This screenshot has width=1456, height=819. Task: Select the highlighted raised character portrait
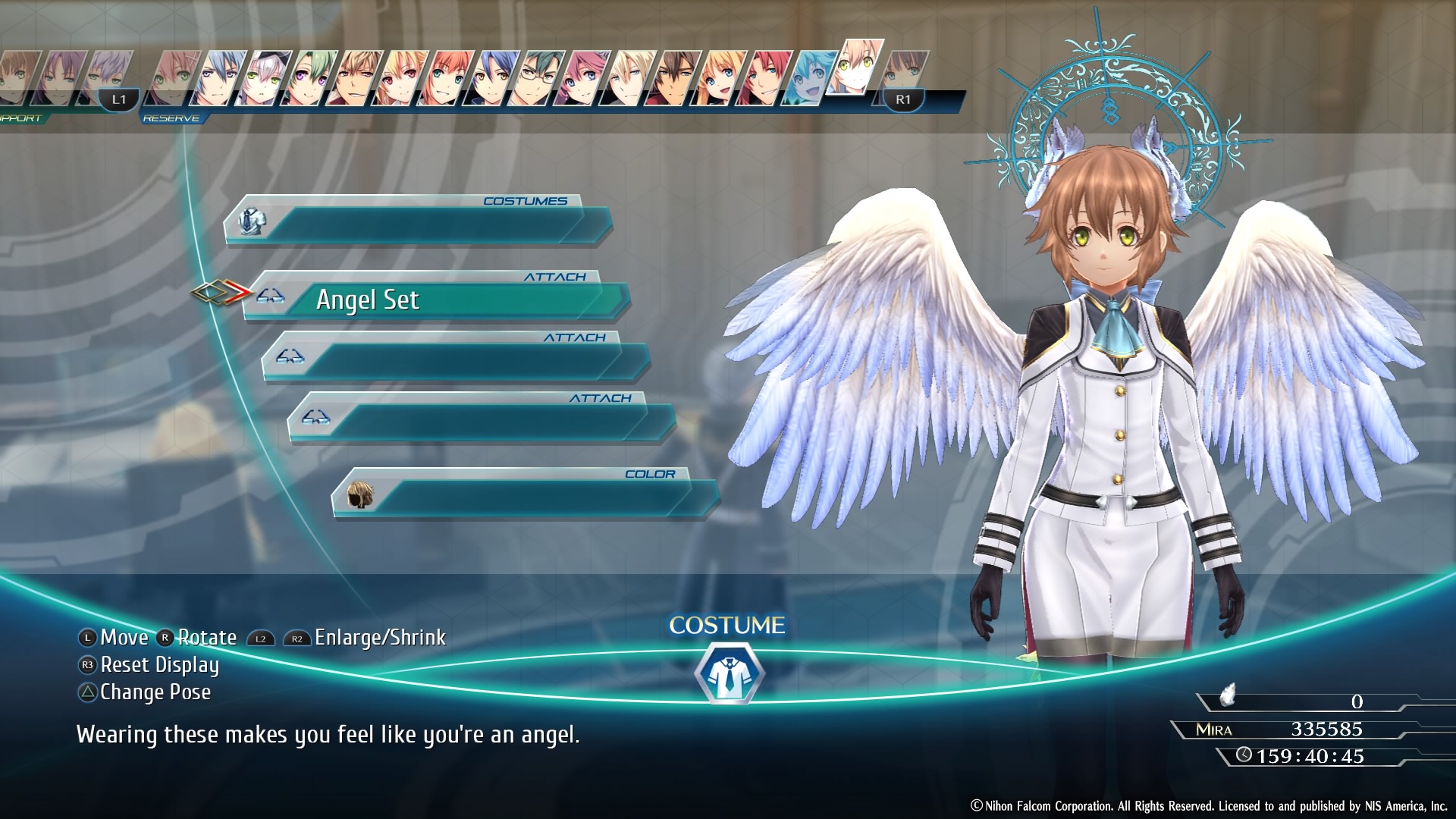click(855, 67)
